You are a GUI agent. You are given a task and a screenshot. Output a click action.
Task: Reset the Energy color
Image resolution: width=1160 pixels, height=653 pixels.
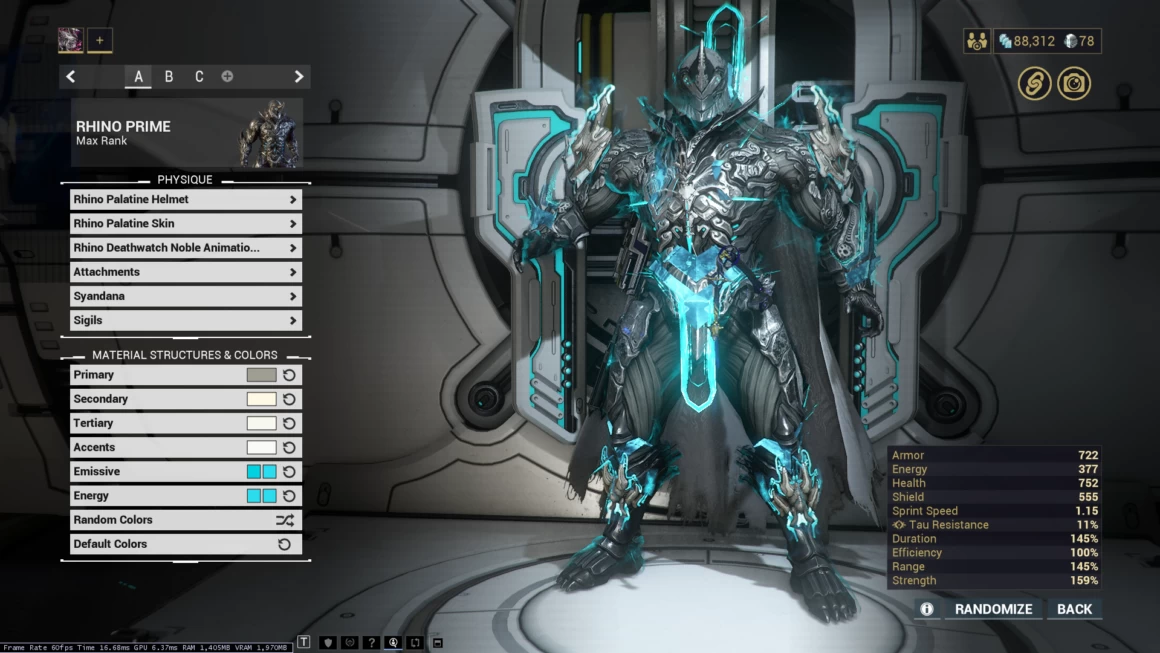click(289, 496)
